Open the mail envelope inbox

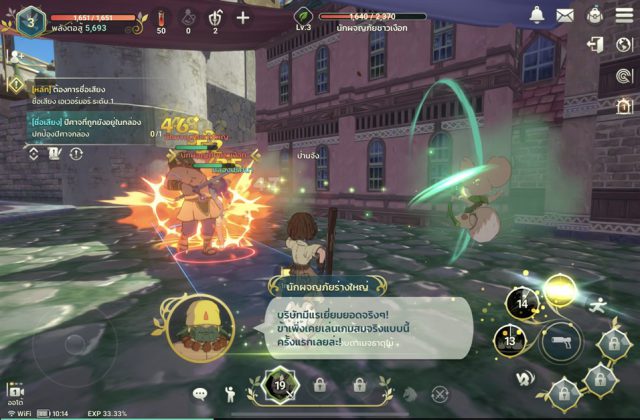(565, 15)
